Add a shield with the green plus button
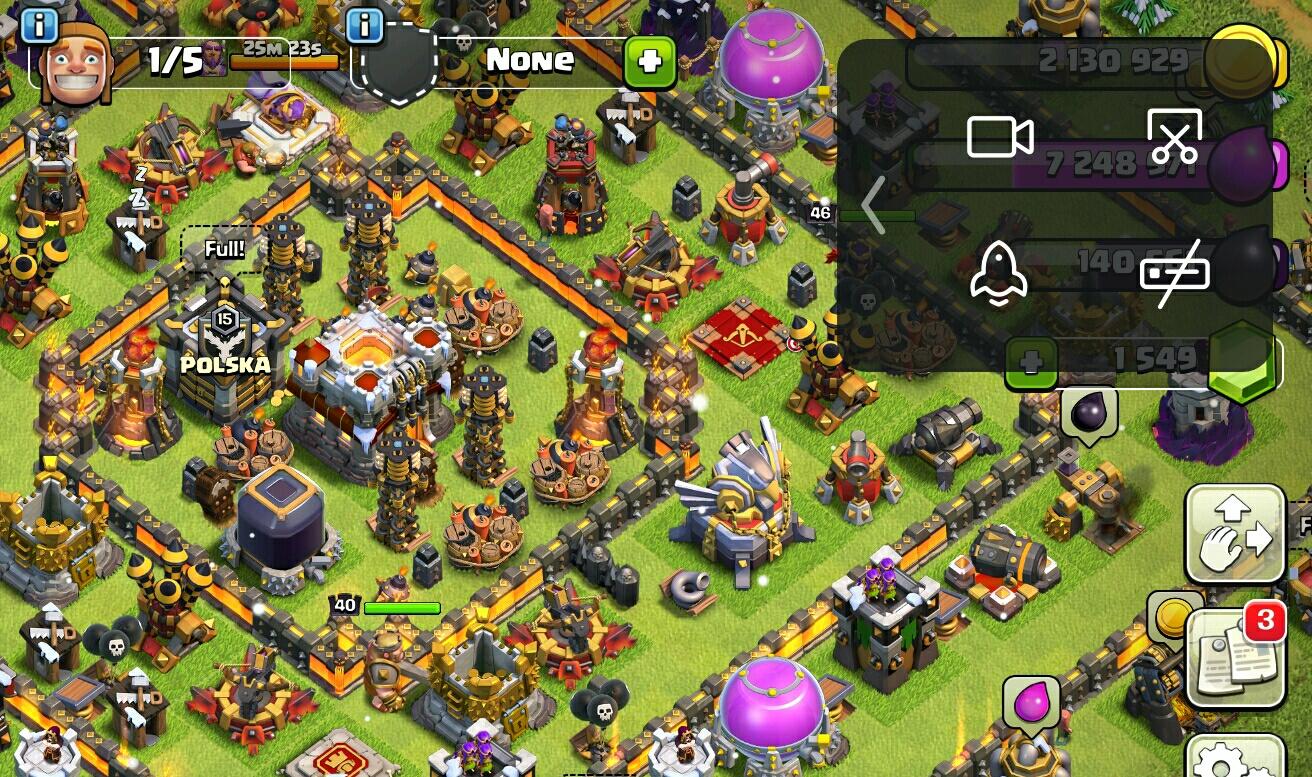1312x777 pixels. 649,62
